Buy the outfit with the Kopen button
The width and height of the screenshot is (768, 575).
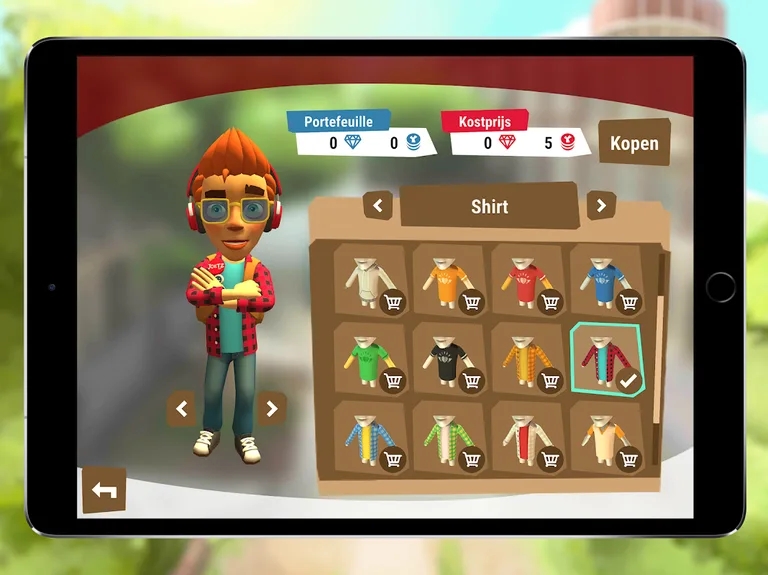point(634,143)
